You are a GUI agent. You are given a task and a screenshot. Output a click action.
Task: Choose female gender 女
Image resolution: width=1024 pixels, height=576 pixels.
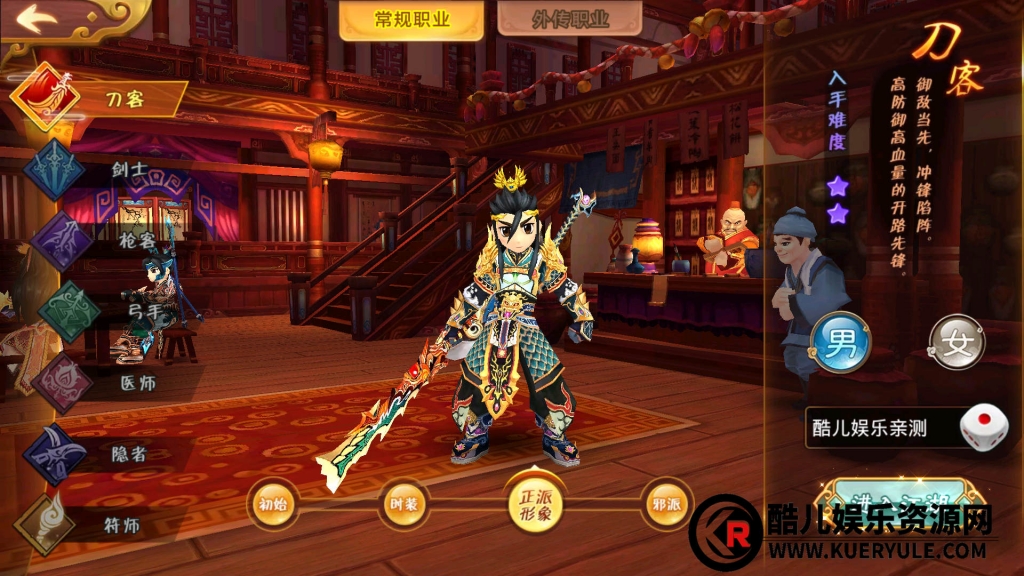click(x=957, y=342)
